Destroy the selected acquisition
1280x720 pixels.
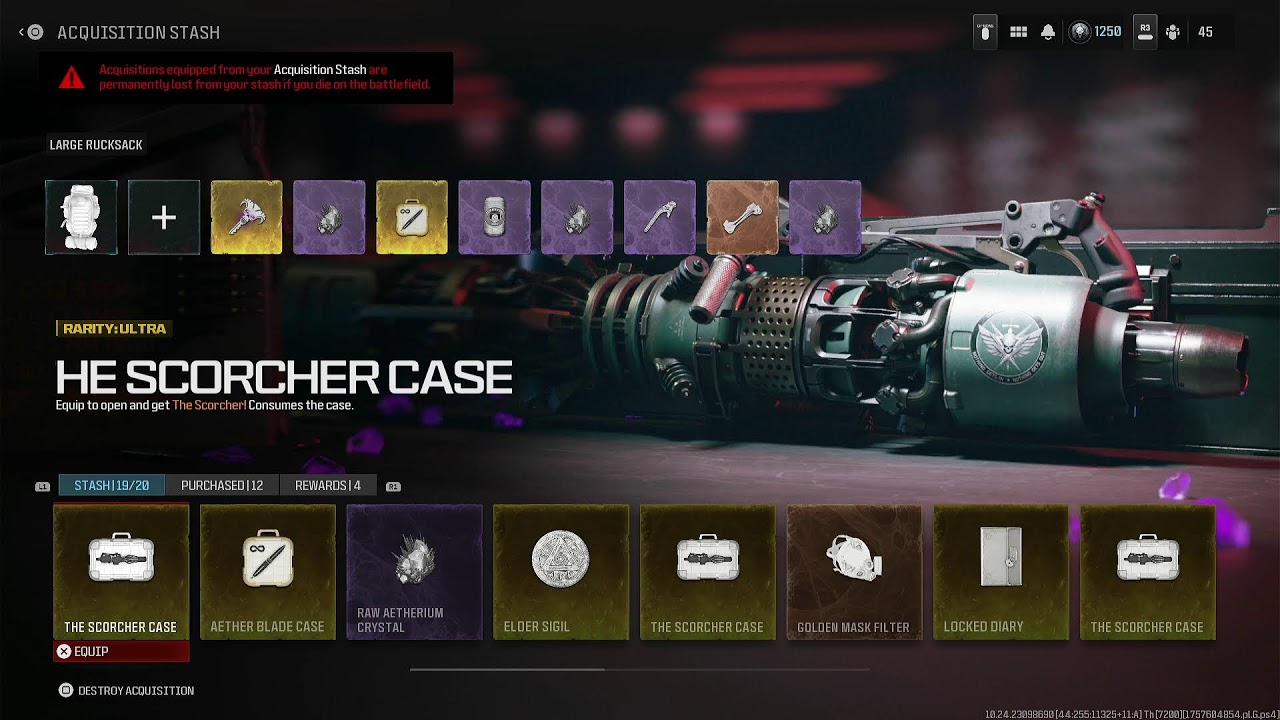coord(126,690)
